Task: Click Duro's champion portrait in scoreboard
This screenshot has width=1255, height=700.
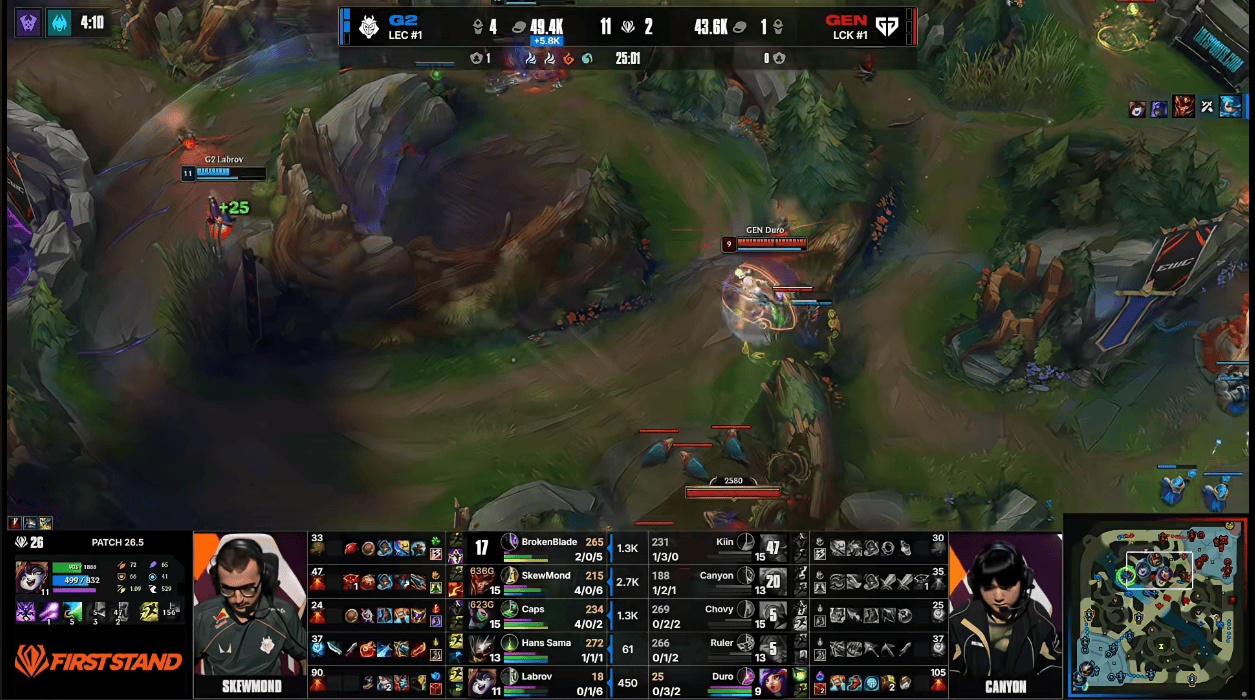Action: pos(772,683)
